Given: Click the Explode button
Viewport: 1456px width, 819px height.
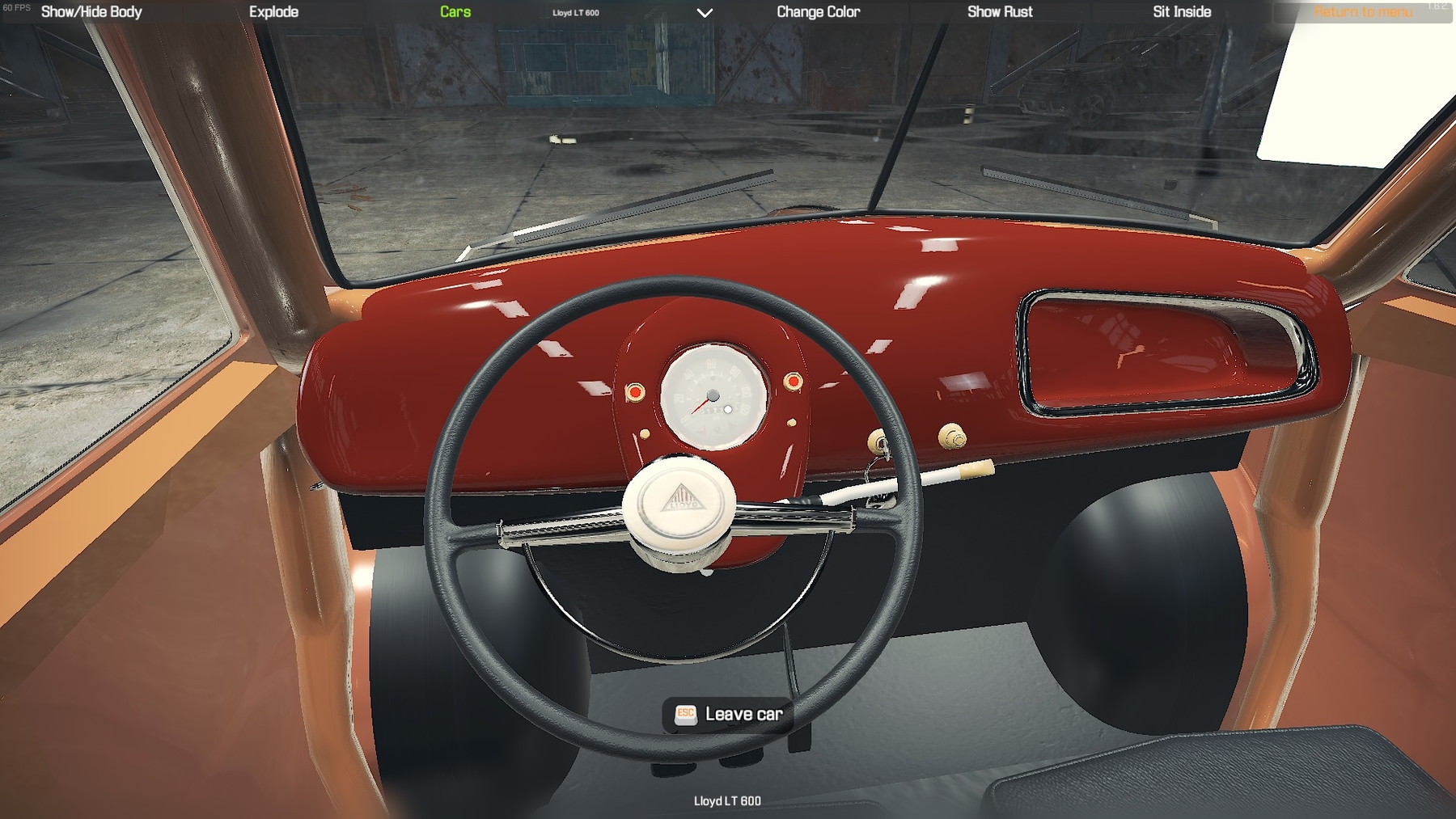Looking at the screenshot, I should (x=273, y=12).
